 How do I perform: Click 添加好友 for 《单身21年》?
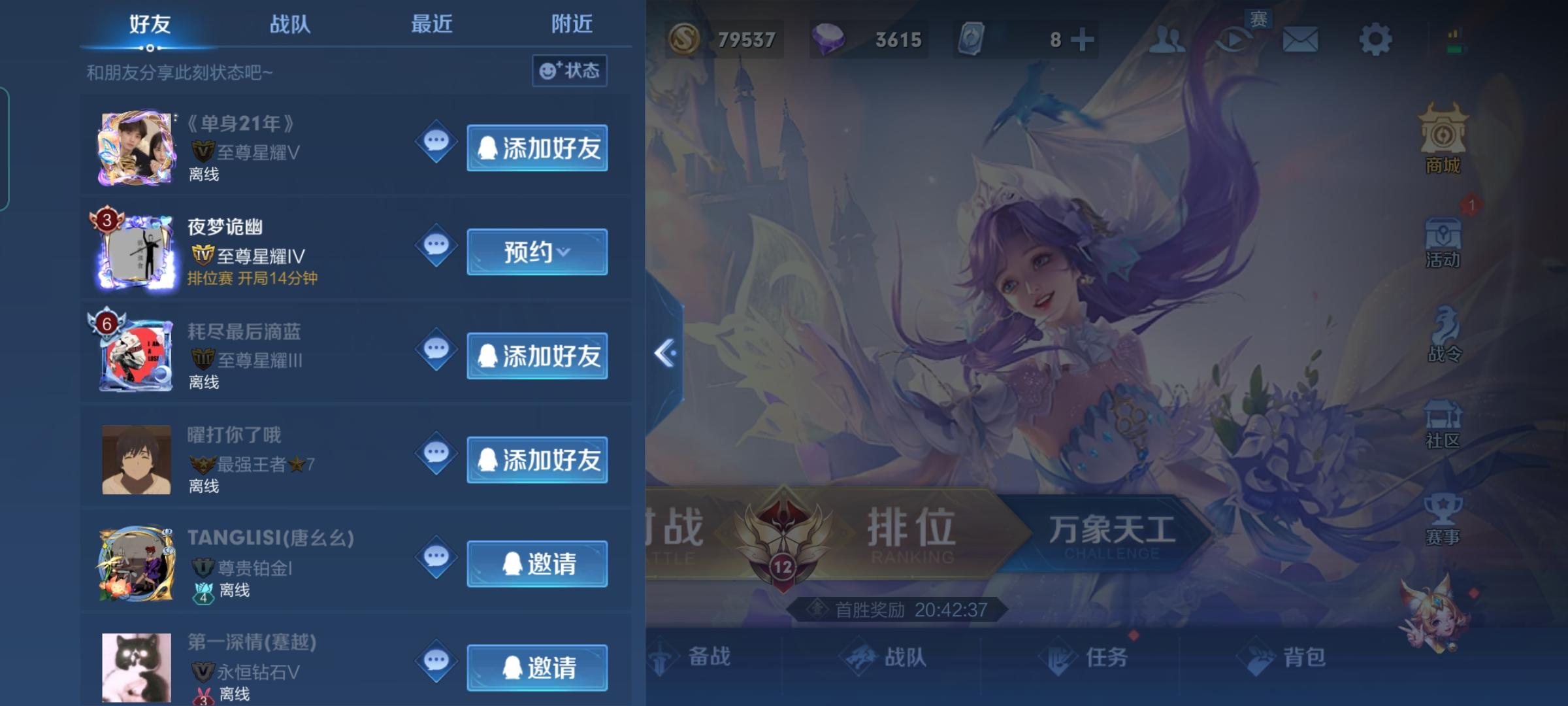(x=537, y=148)
